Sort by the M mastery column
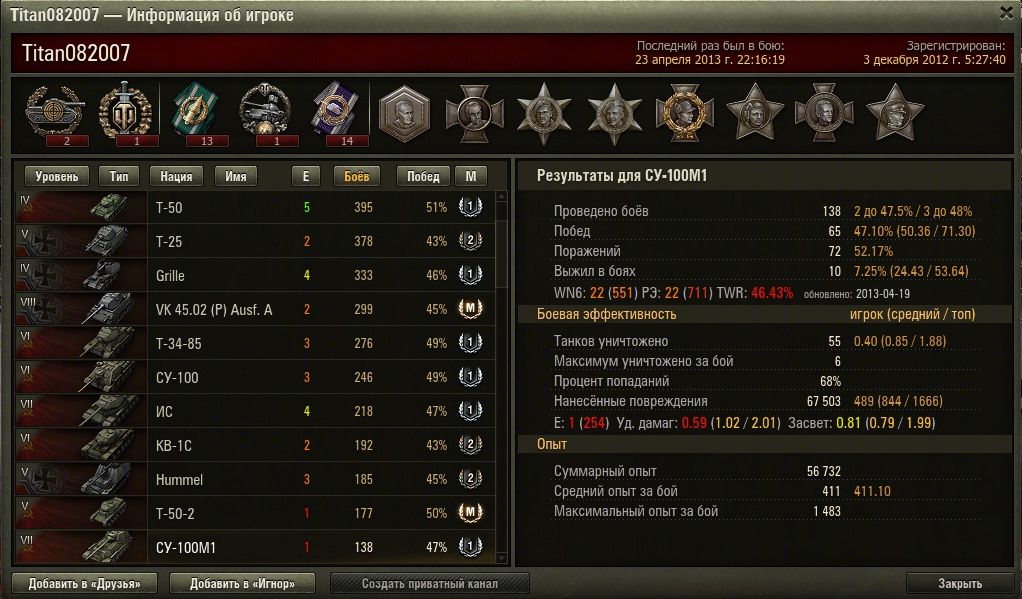Screen dimensions: 1022x599 pyautogui.click(x=470, y=176)
